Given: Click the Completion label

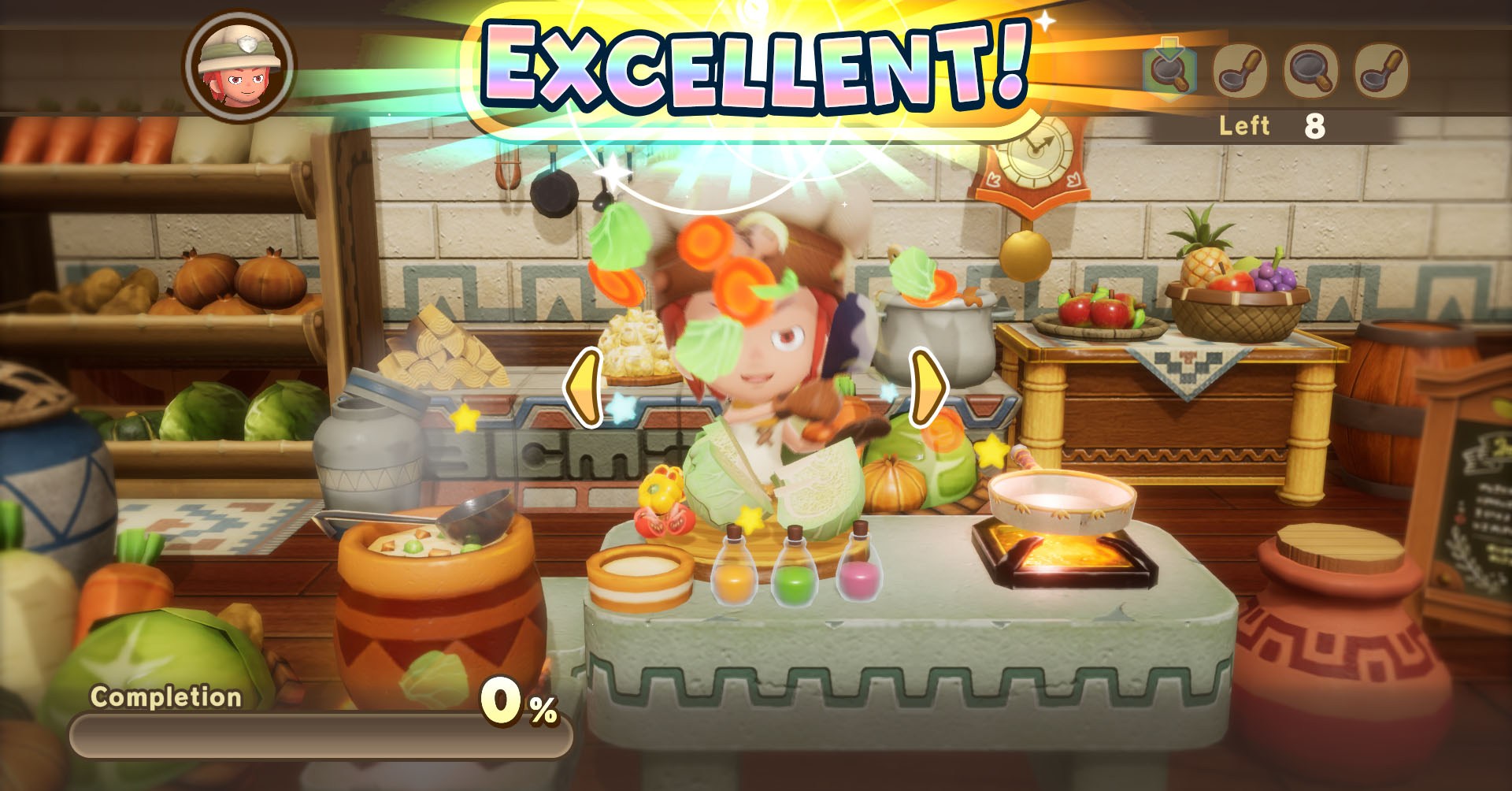Looking at the screenshot, I should pos(166,697).
